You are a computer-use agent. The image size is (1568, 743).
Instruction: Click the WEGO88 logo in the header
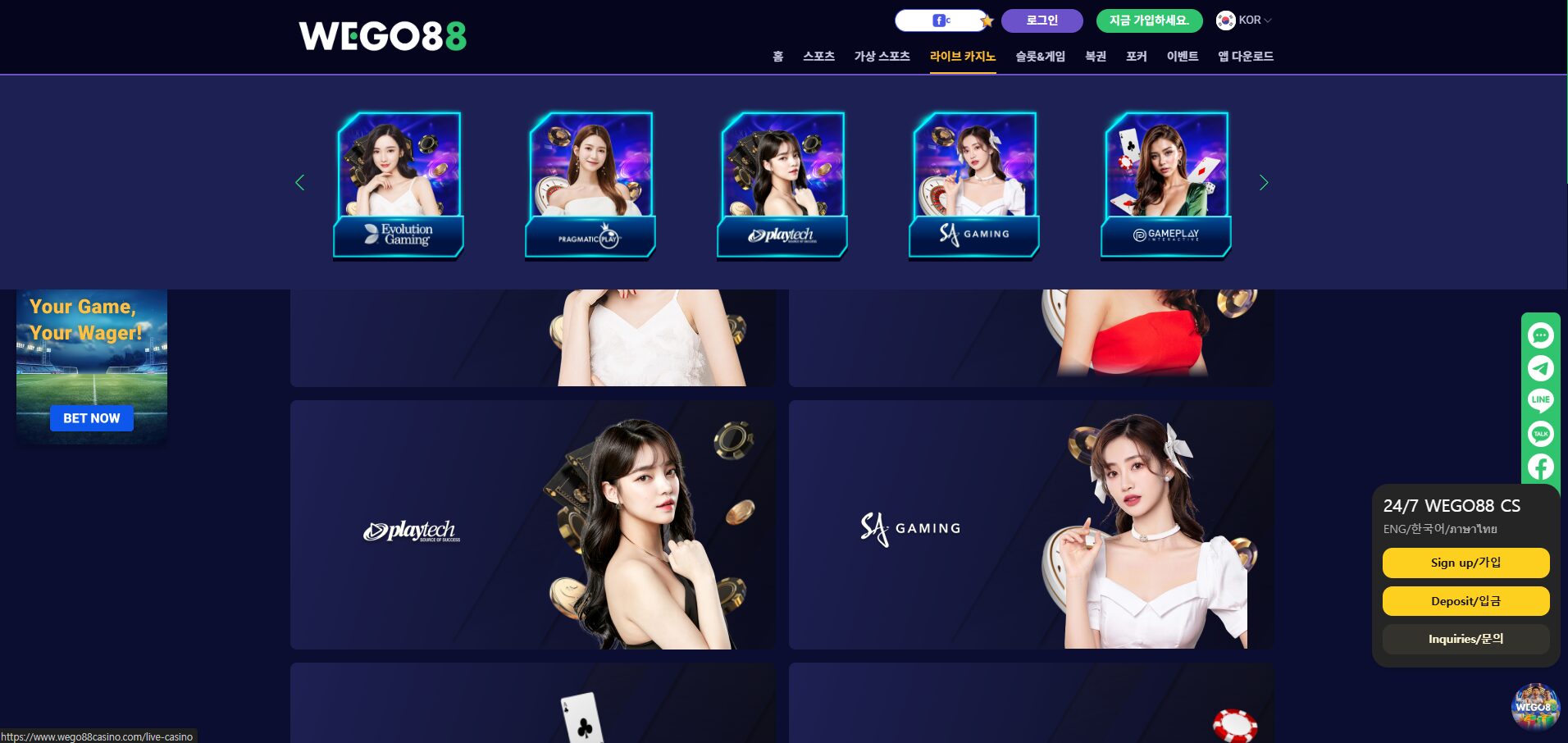(x=383, y=36)
